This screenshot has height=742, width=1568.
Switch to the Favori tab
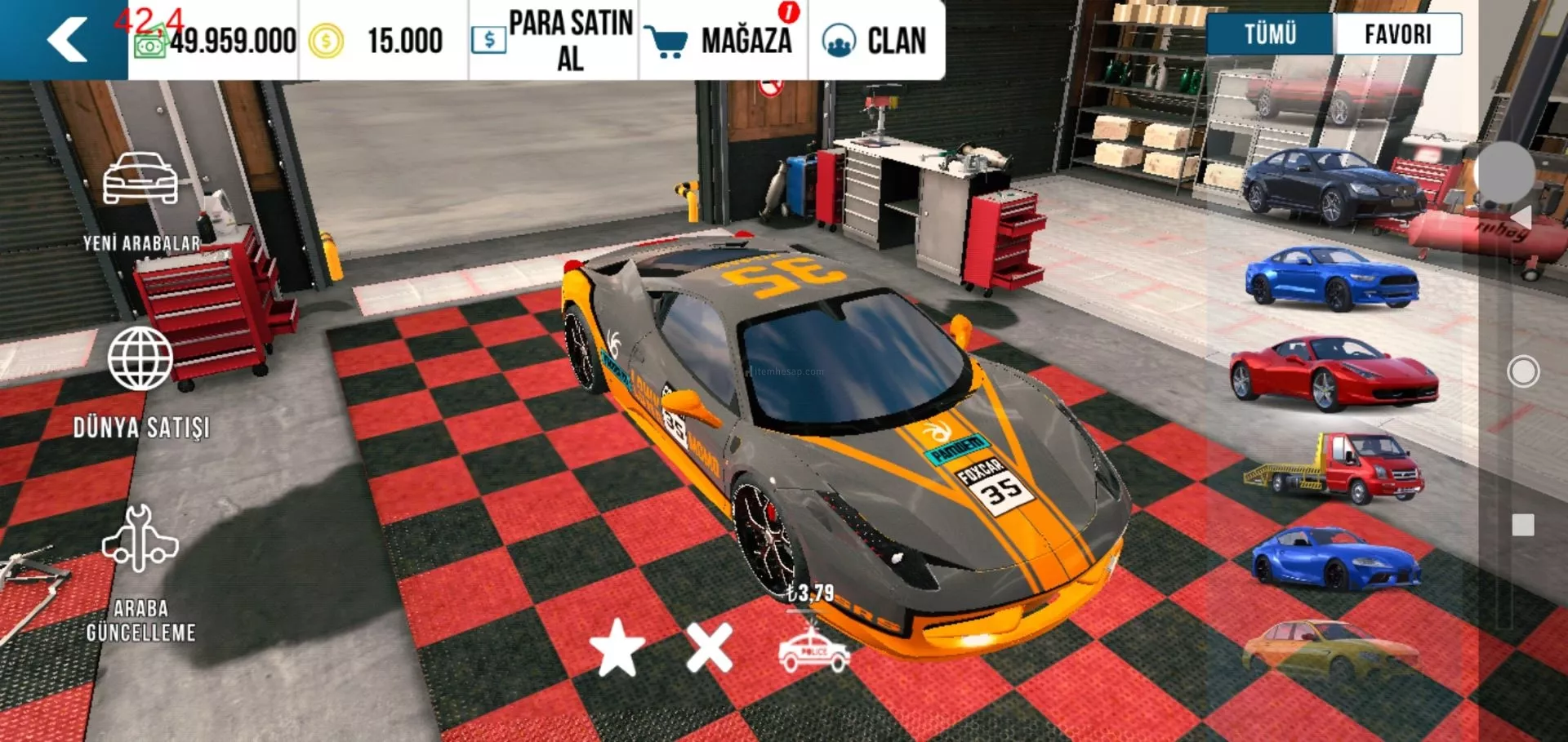click(x=1397, y=34)
